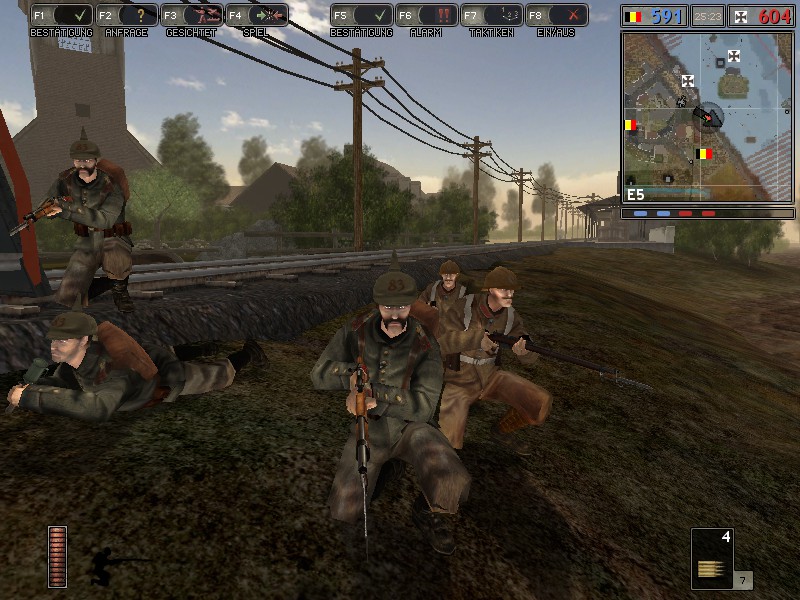Click the player arrow marker on minimap
800x600 pixels.
click(x=708, y=117)
